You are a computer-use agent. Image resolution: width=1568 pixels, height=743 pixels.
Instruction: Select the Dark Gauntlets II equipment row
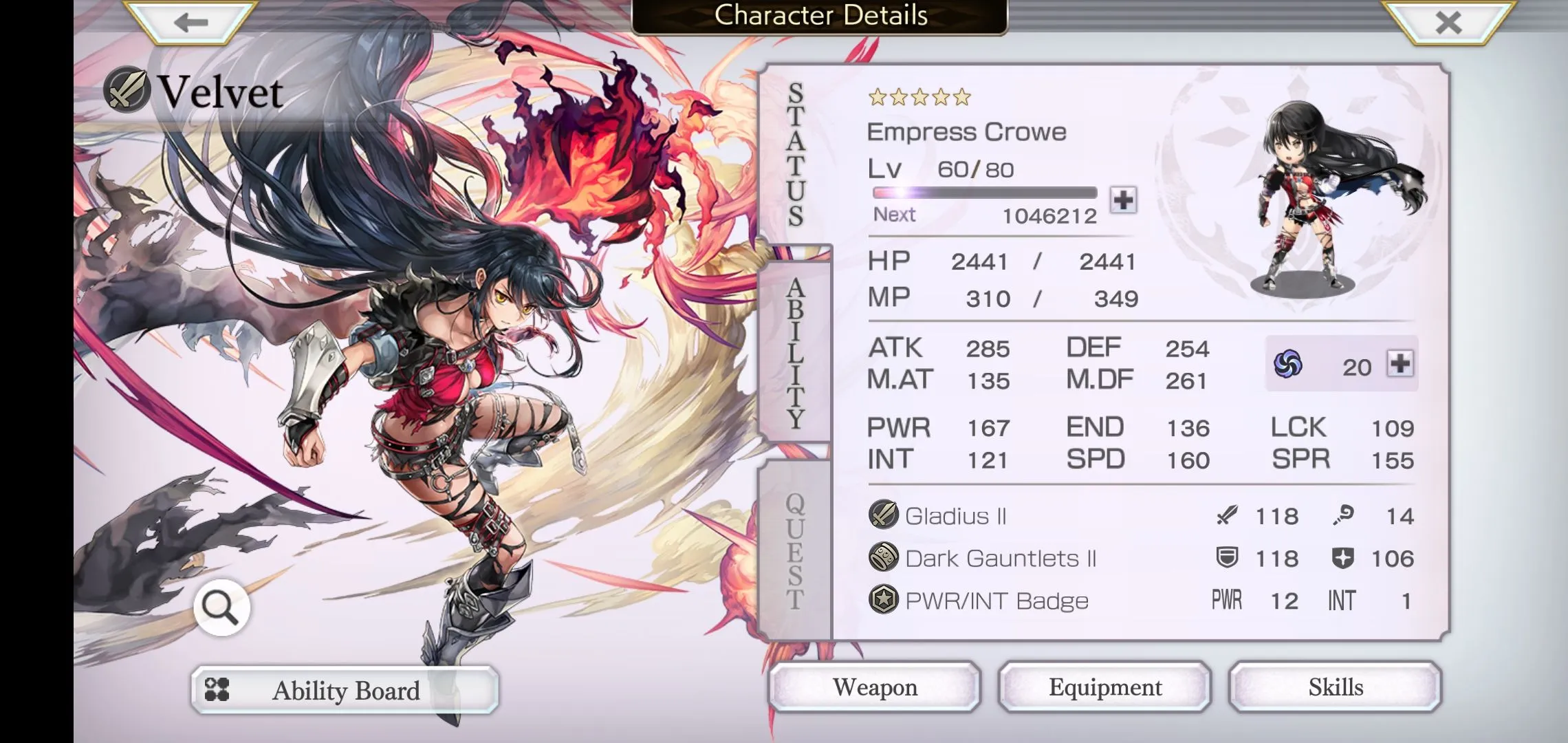[1140, 558]
